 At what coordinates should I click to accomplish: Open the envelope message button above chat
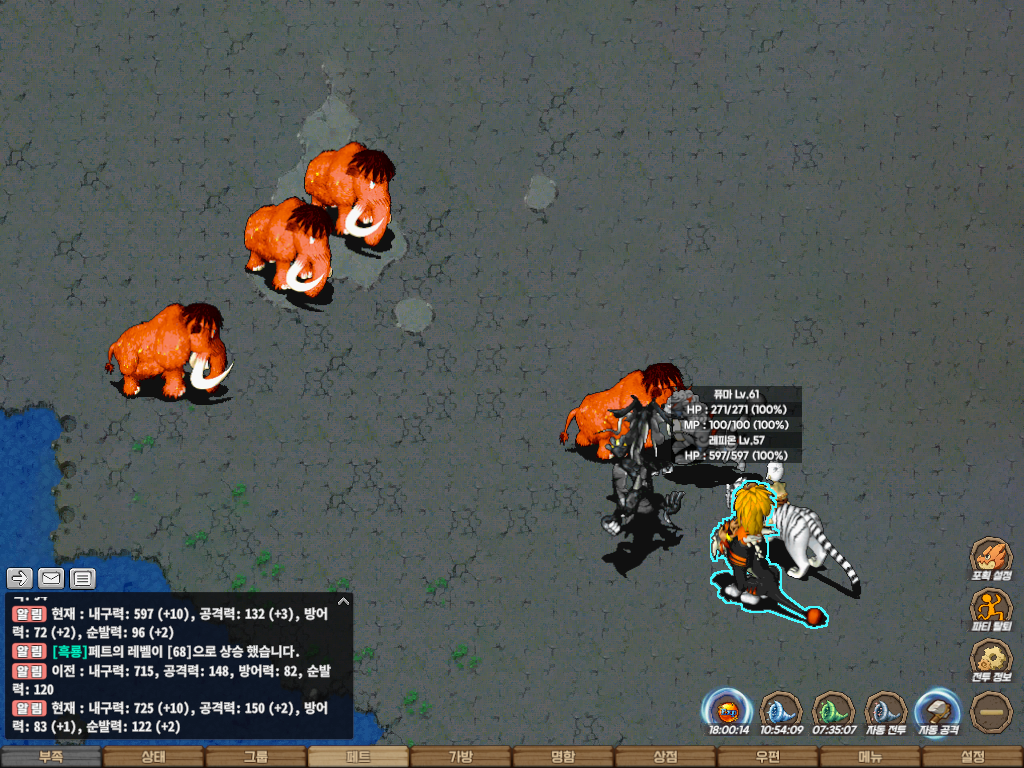tap(51, 578)
